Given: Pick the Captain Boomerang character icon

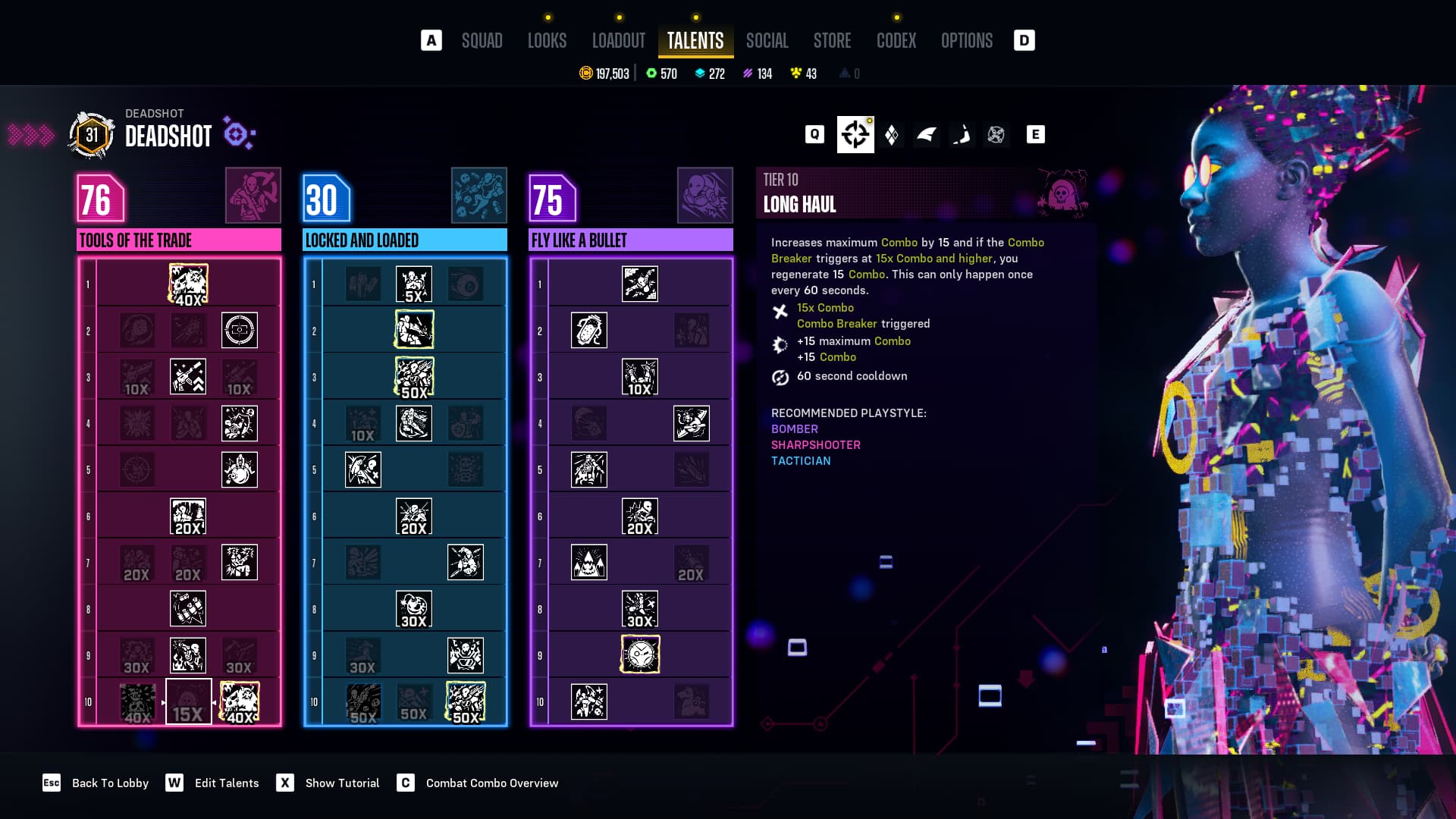Looking at the screenshot, I should (x=962, y=135).
